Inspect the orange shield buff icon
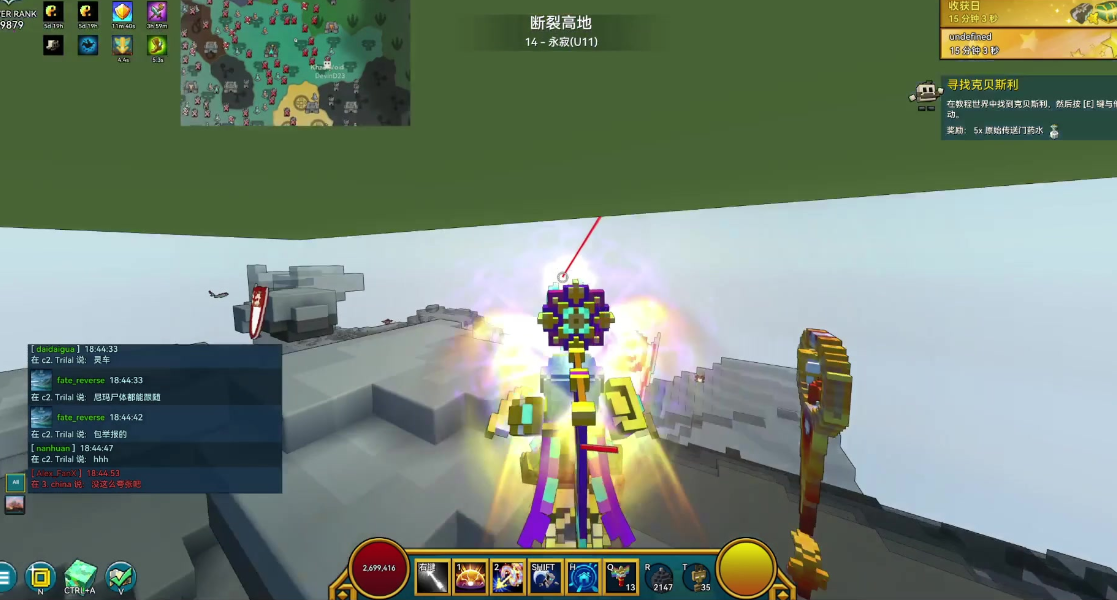 (123, 13)
